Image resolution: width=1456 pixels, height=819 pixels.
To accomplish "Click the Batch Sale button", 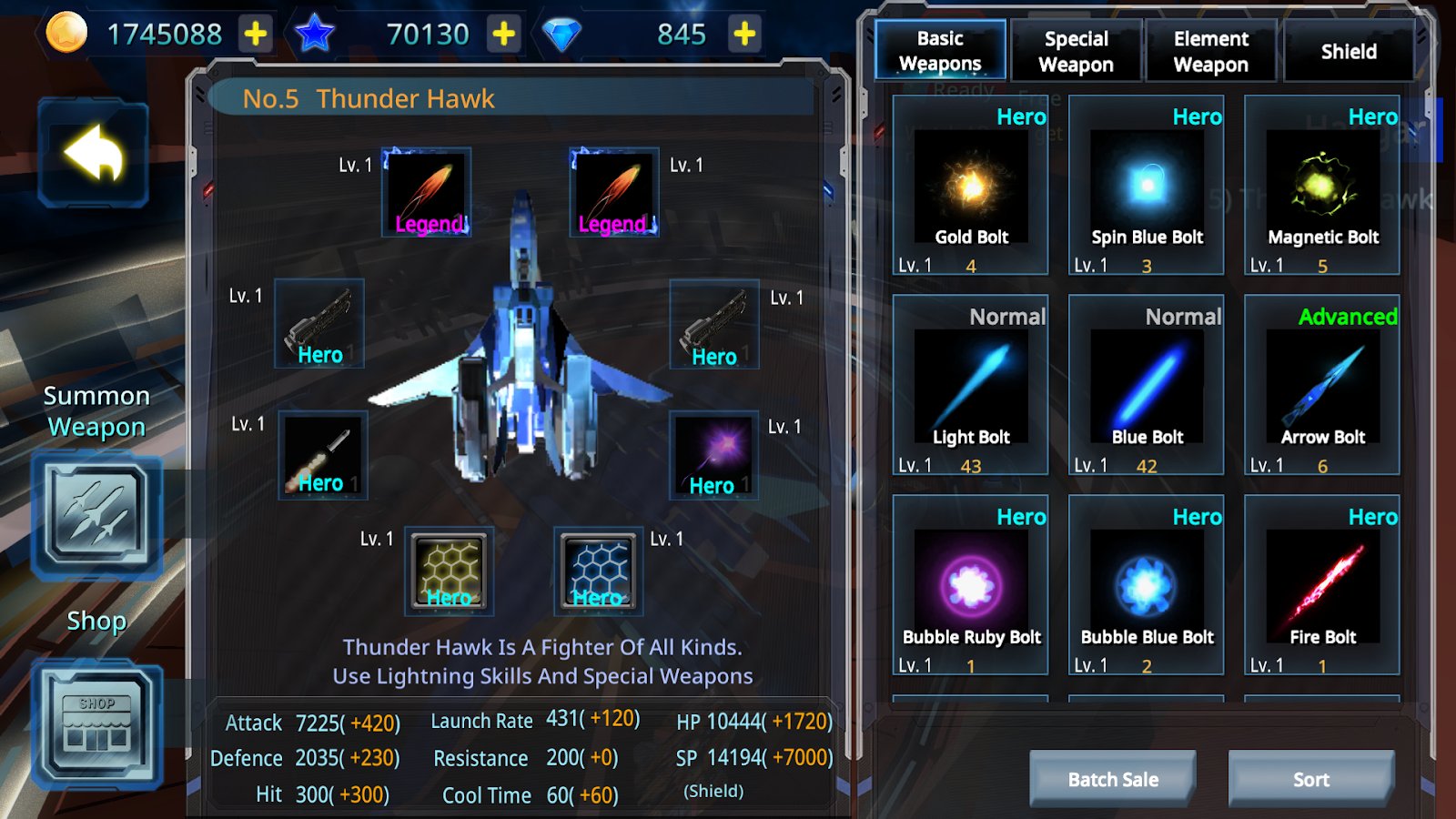I will point(1113,779).
